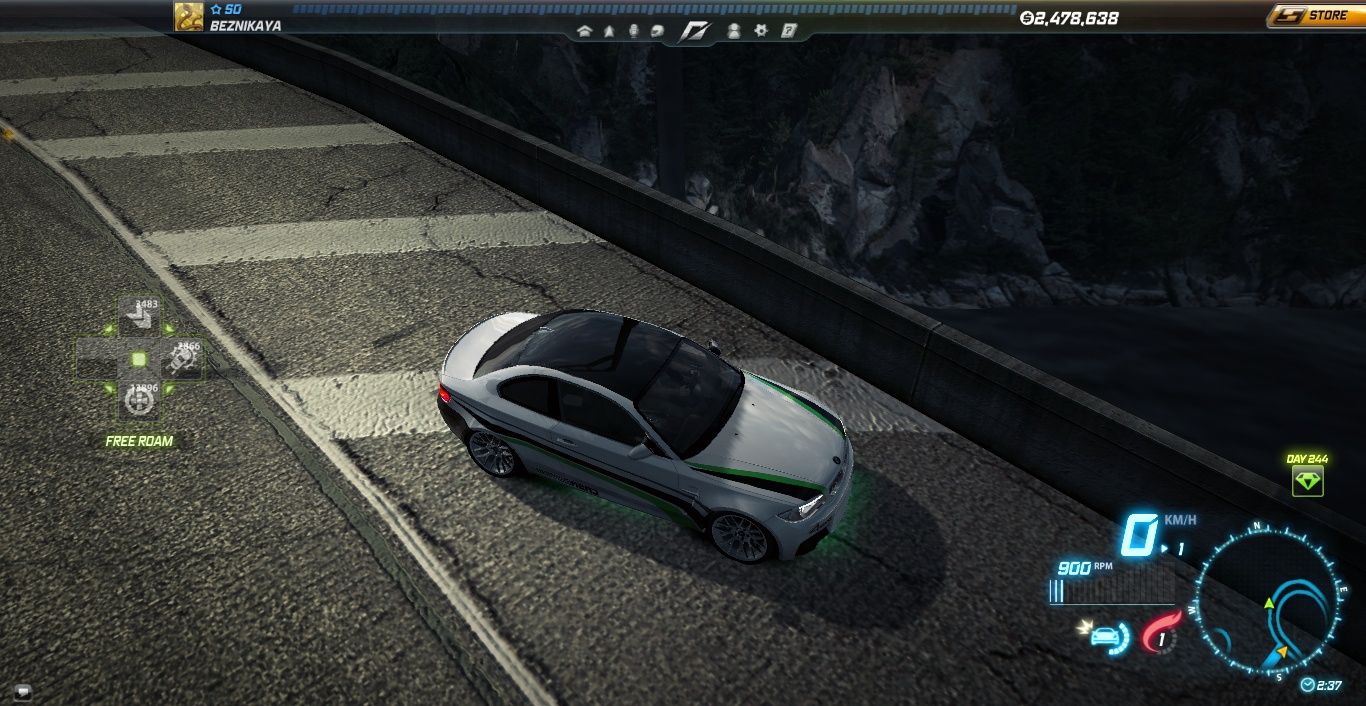
Task: Select the BEZNIKAYA driver avatar
Action: (189, 16)
